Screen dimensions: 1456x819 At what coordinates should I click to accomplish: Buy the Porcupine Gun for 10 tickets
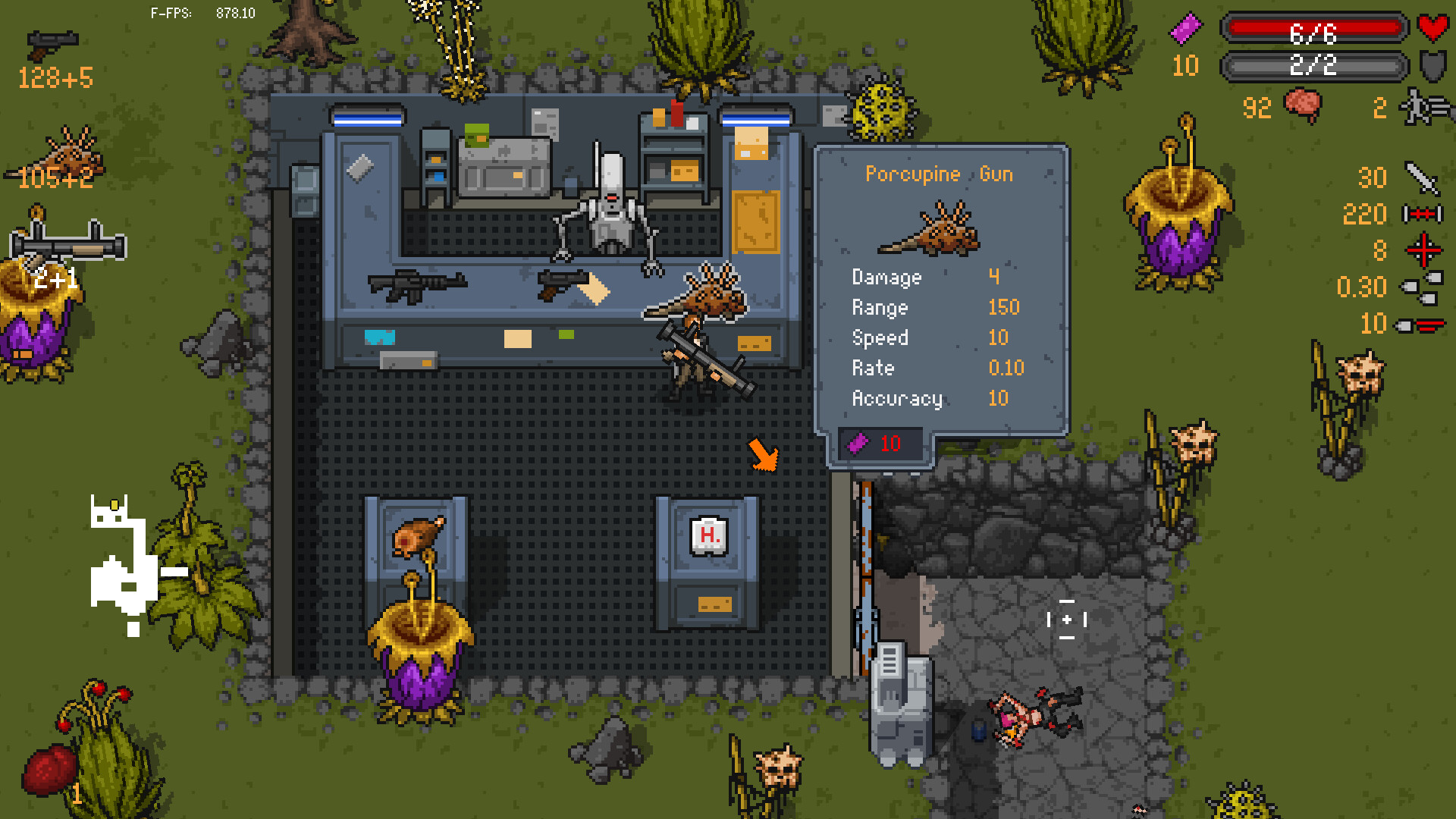tap(880, 444)
